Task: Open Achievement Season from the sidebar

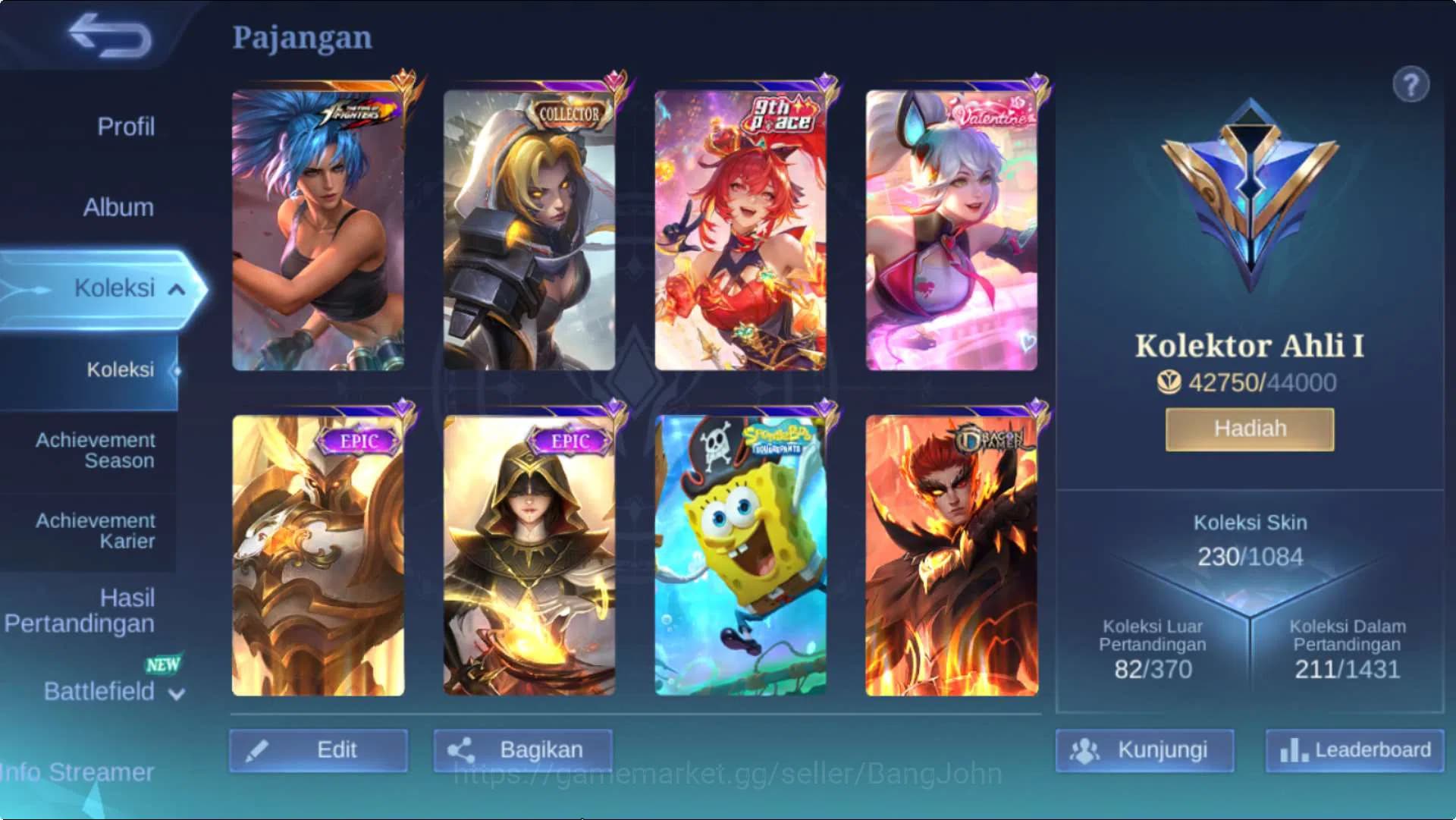Action: tap(96, 450)
